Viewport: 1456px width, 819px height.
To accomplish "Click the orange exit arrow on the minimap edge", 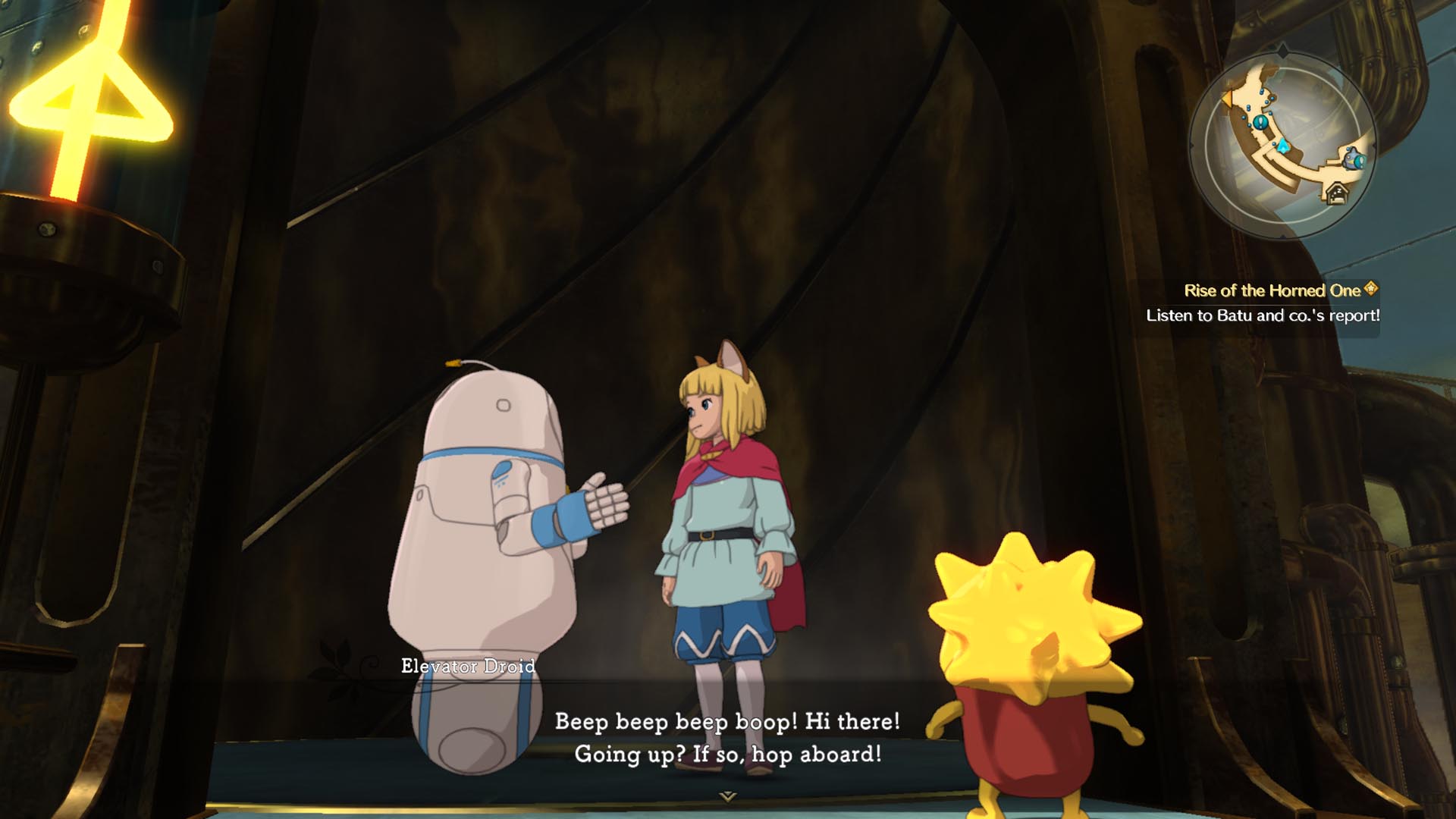I will 1228,99.
